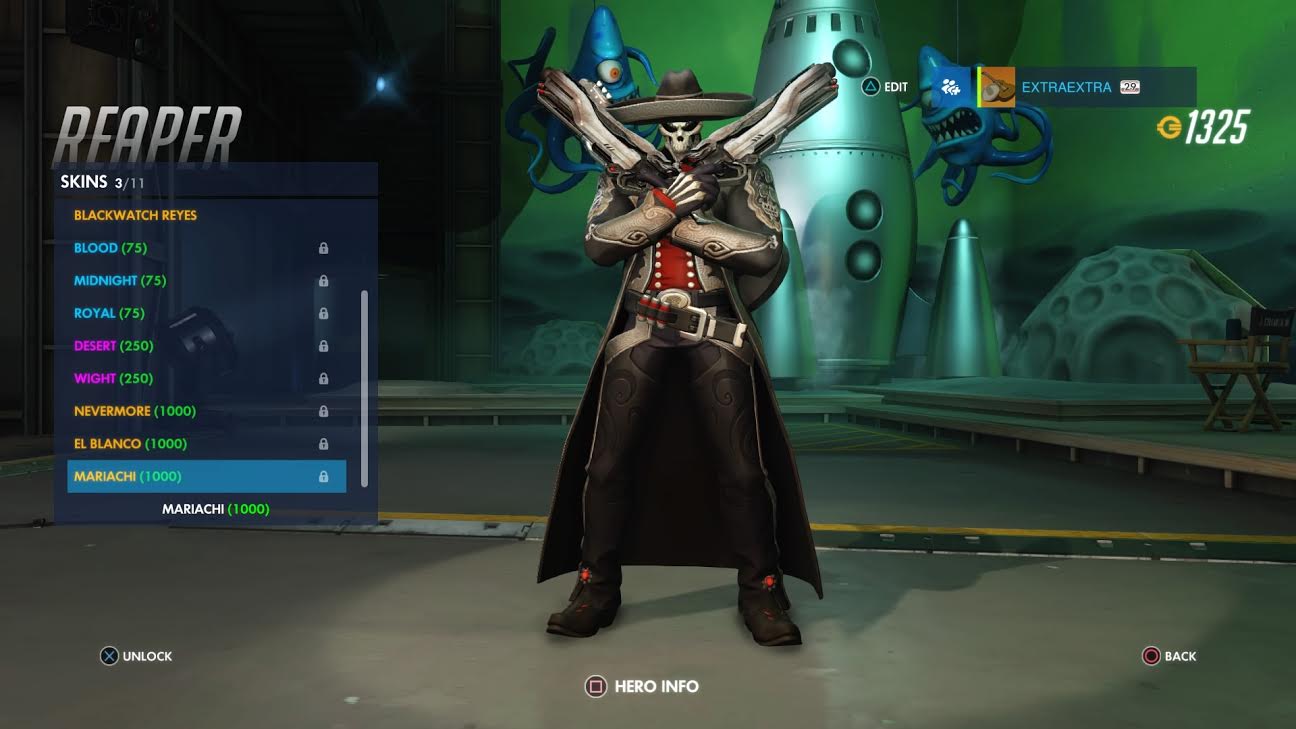
Task: Click the paw print player icon
Action: 953,88
